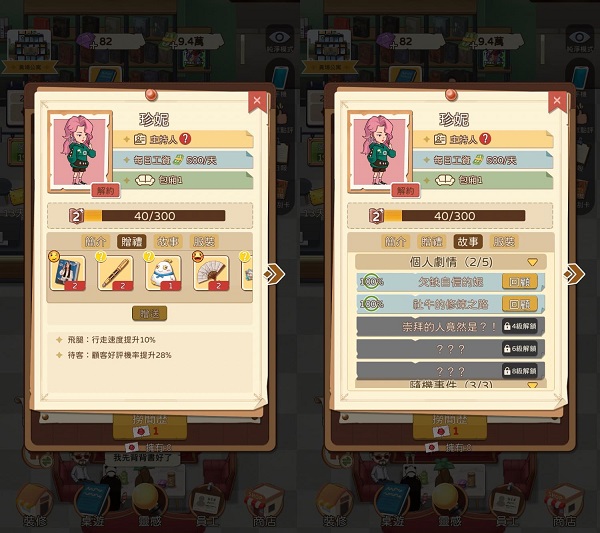Open locked story 崇拜的人竟然是？！

450,326
